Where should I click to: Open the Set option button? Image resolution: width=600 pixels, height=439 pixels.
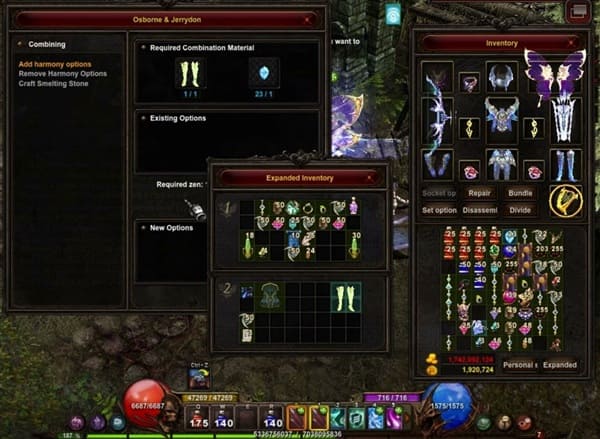[440, 210]
